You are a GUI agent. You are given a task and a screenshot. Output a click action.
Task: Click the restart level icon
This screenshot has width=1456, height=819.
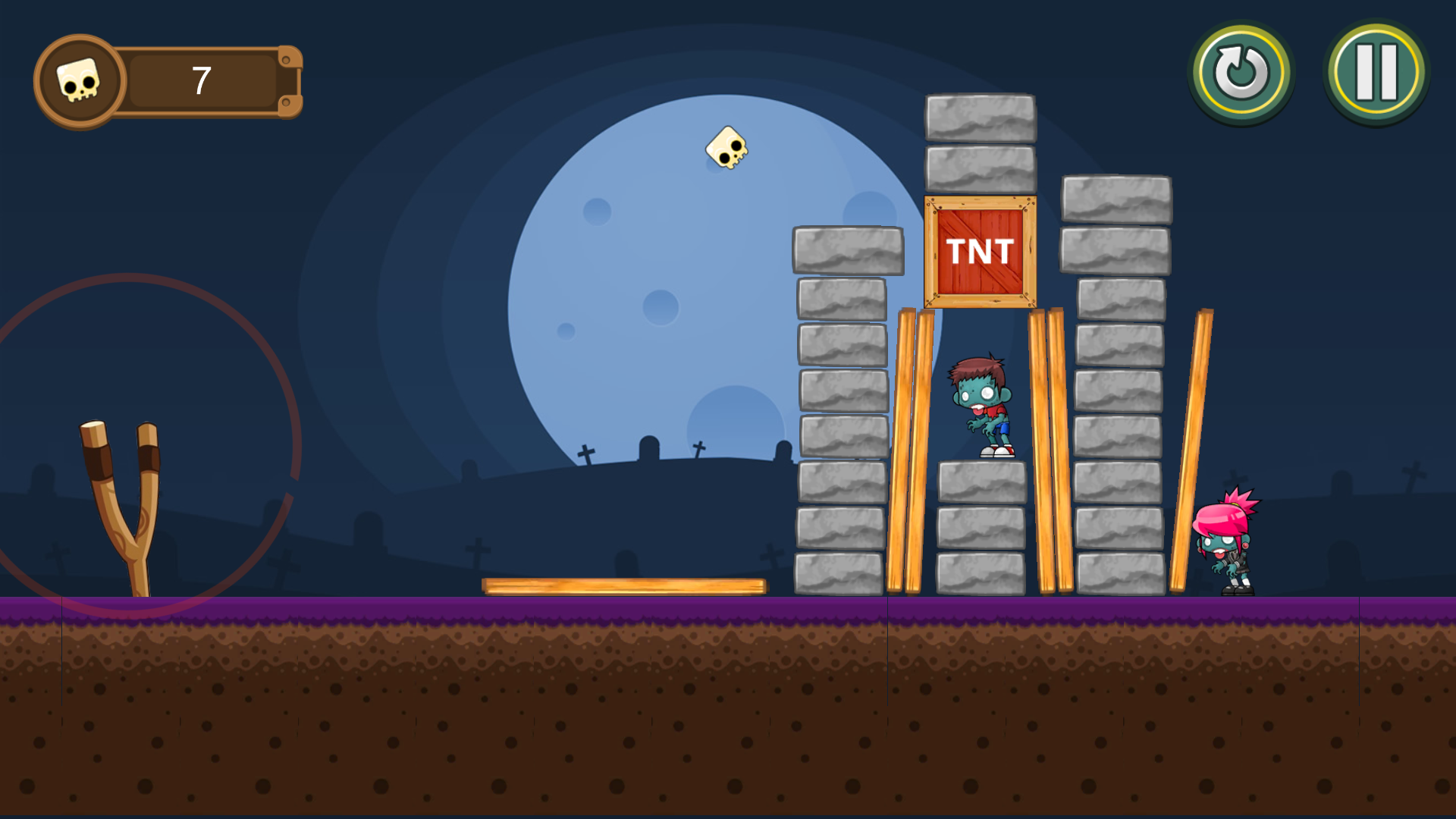1241,72
